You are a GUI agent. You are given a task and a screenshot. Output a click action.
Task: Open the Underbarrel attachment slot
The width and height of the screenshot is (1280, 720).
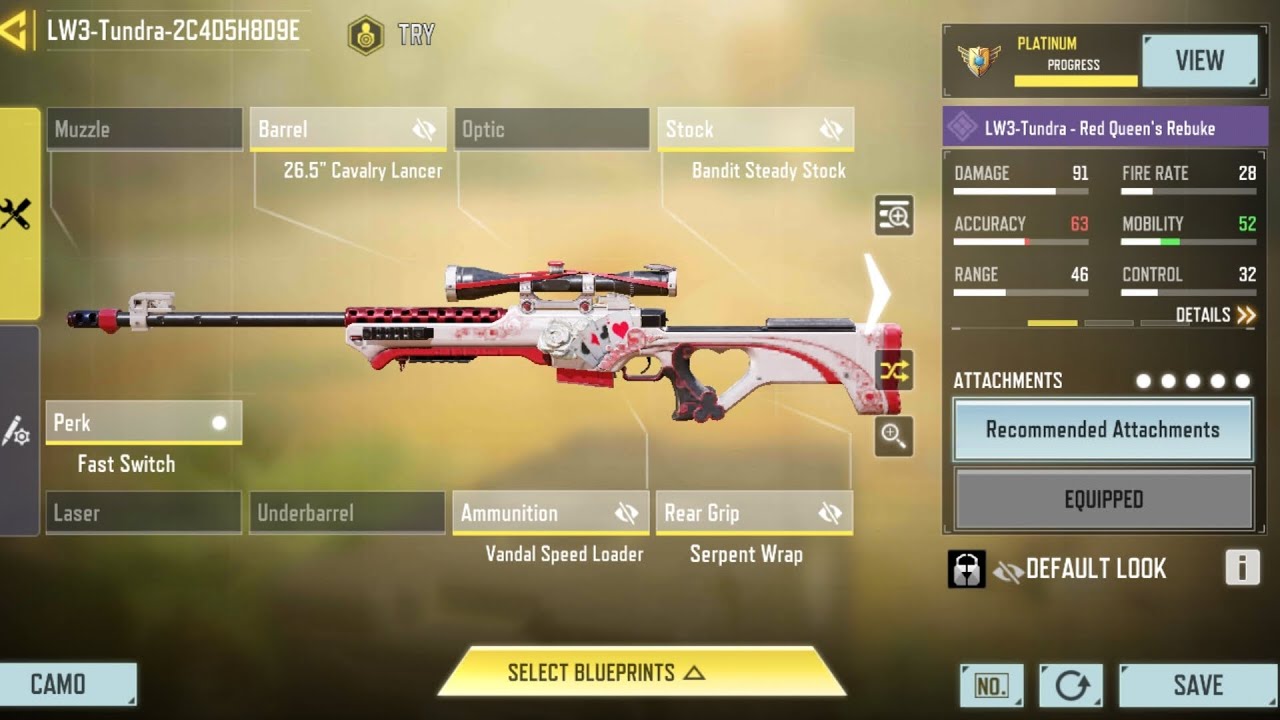(348, 513)
